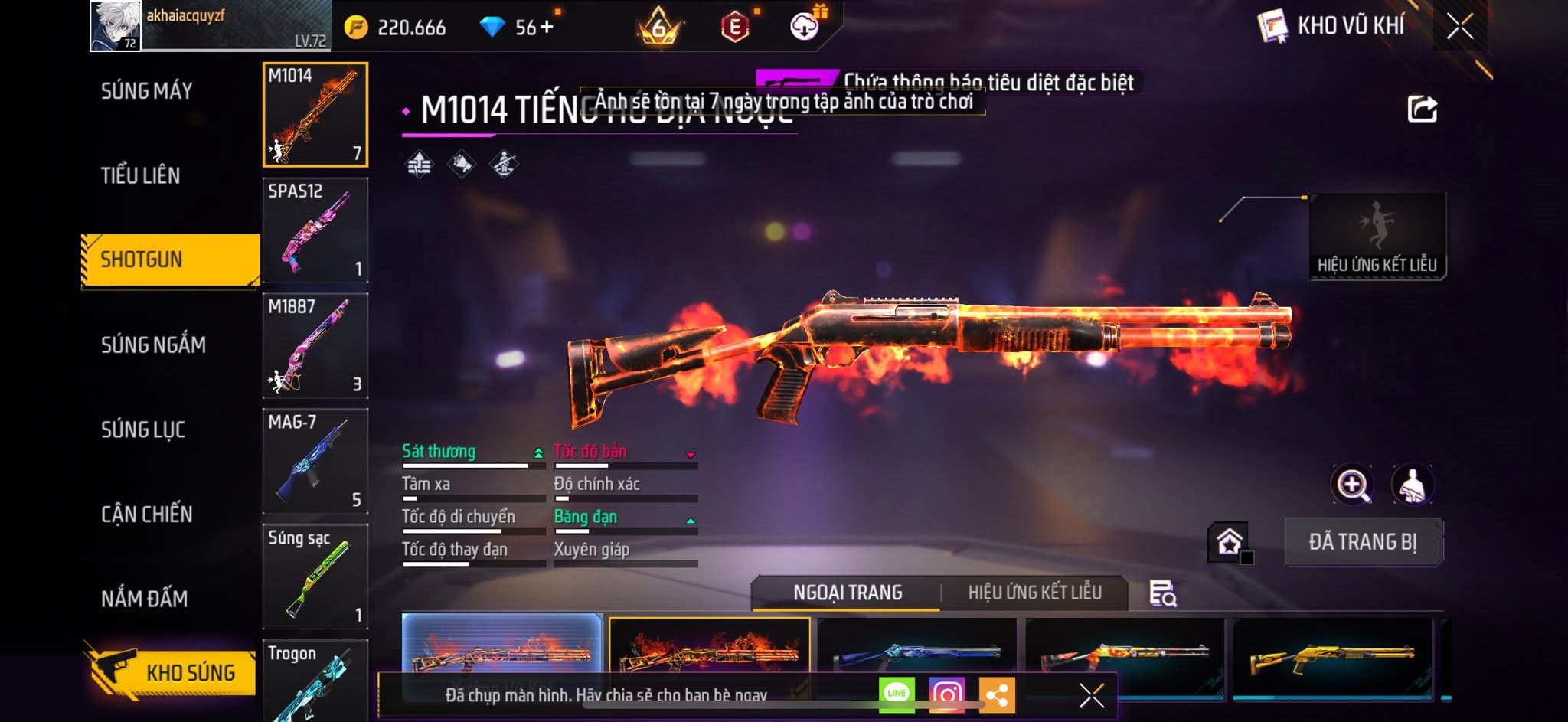
Task: Share the screenshot via Instagram
Action: [x=946, y=694]
